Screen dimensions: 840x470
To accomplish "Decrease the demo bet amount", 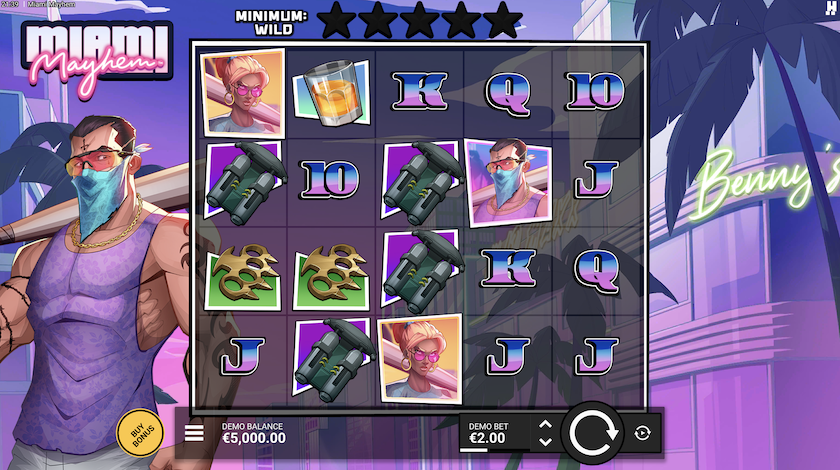I will (x=545, y=440).
